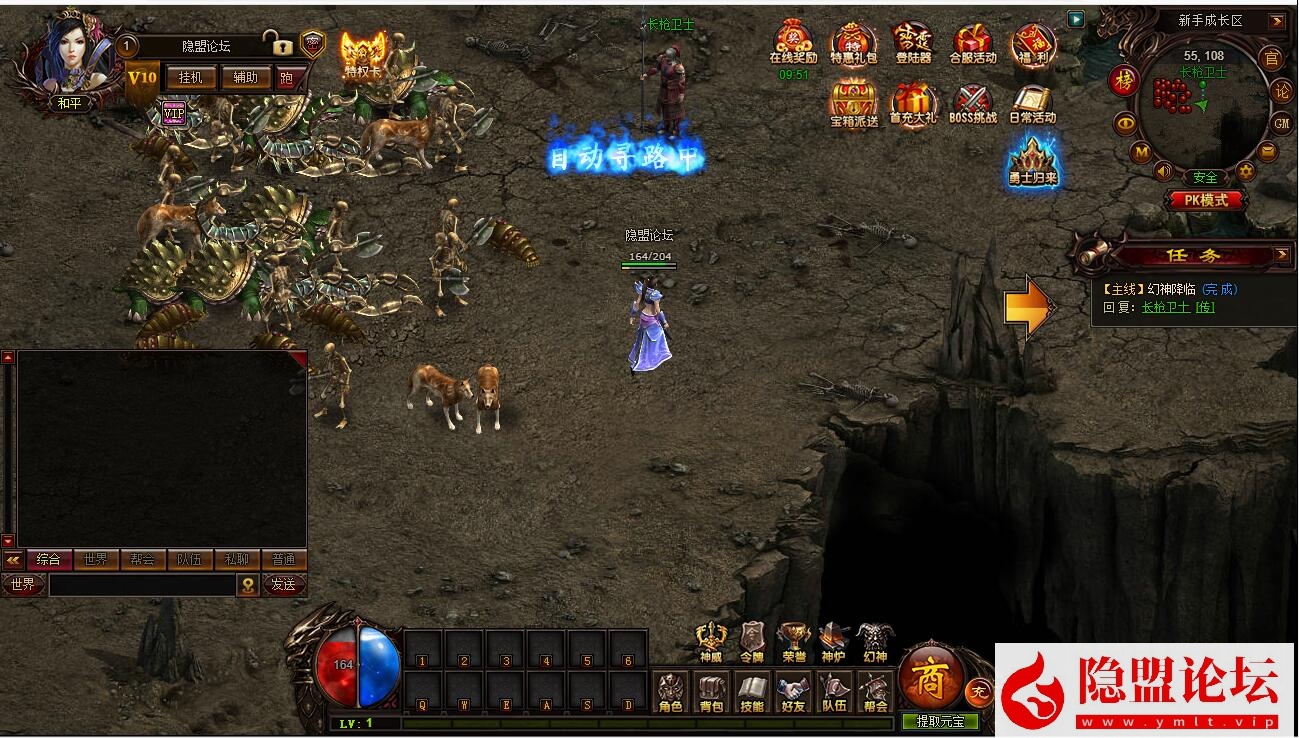Image resolution: width=1299 pixels, height=738 pixels.
Task: Claim the 在线奖励 online reward
Action: click(793, 44)
